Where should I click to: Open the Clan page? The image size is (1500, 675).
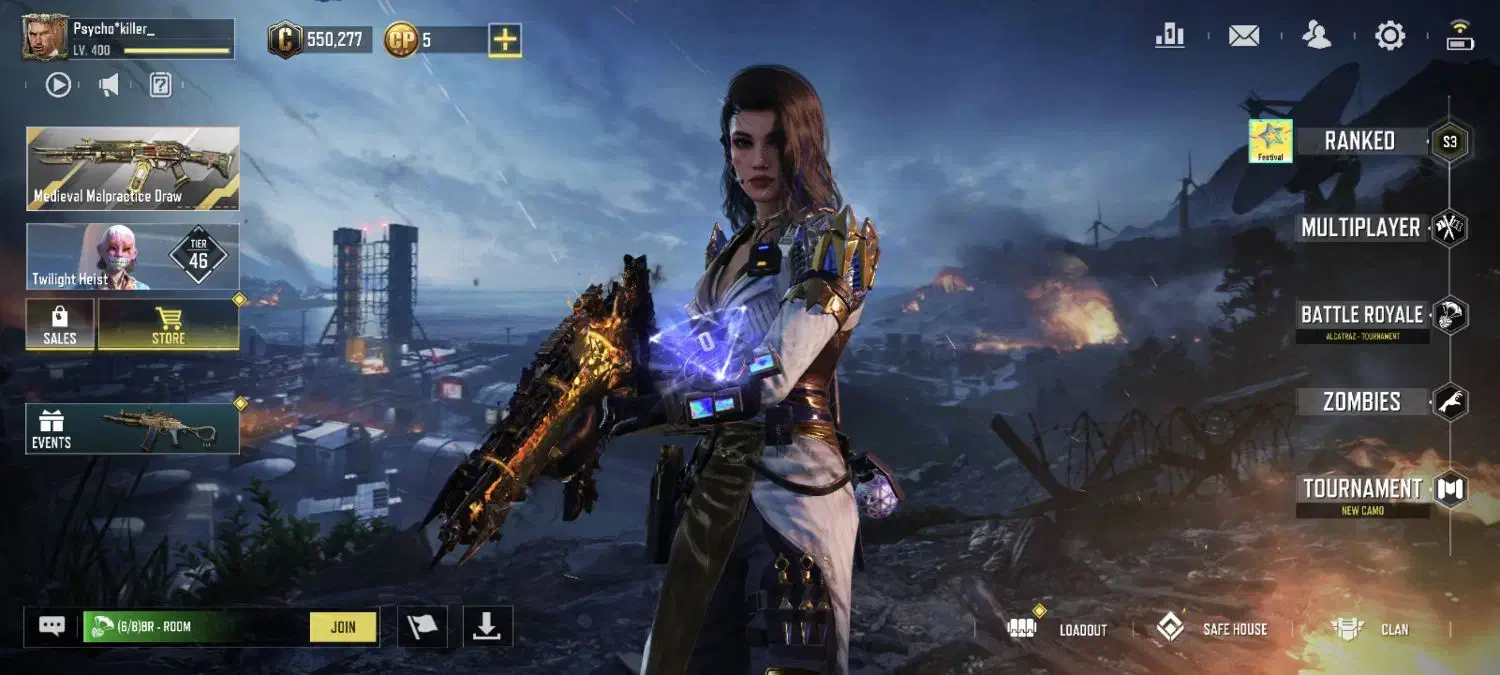coord(1371,629)
